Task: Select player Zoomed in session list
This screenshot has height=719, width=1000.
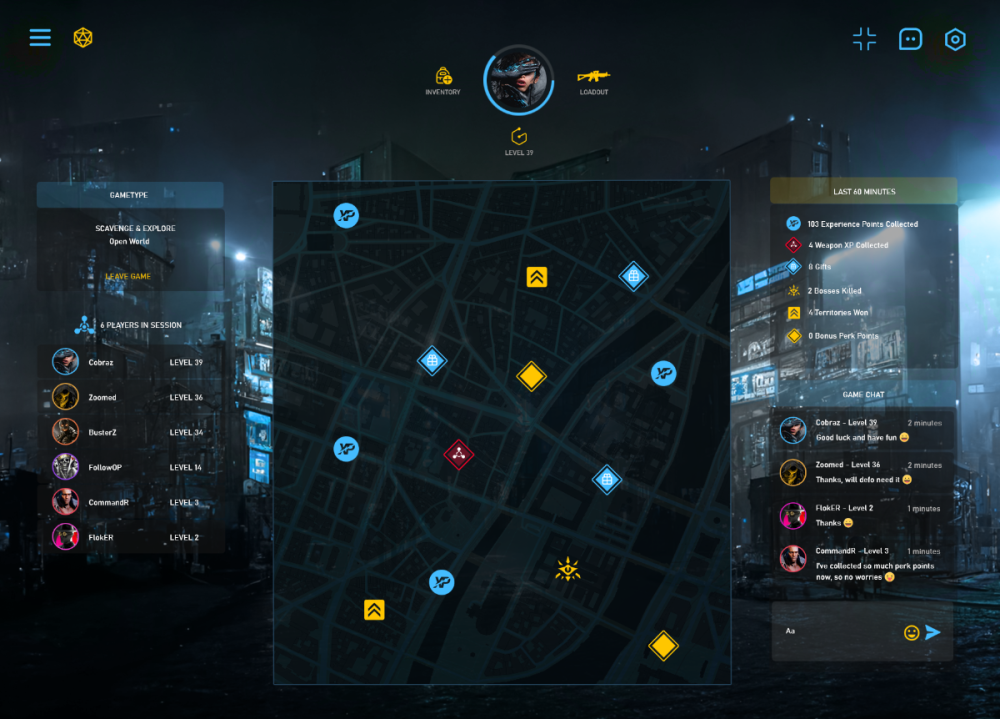Action: click(x=130, y=397)
